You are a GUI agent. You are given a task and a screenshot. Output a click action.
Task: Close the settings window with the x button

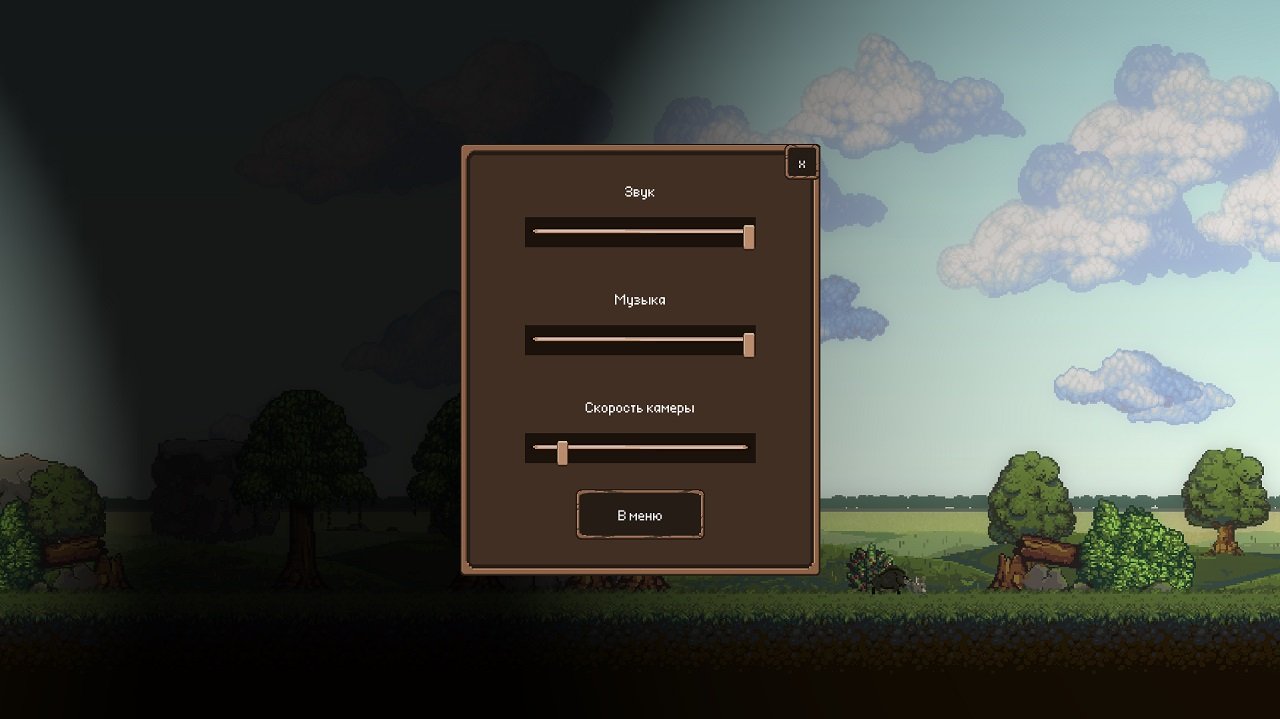pyautogui.click(x=801, y=163)
